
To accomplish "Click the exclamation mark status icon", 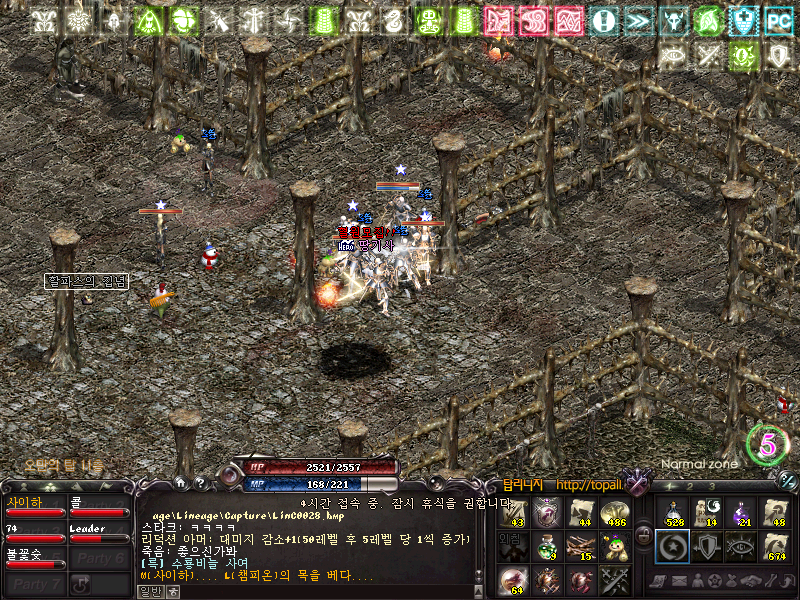I will [603, 19].
